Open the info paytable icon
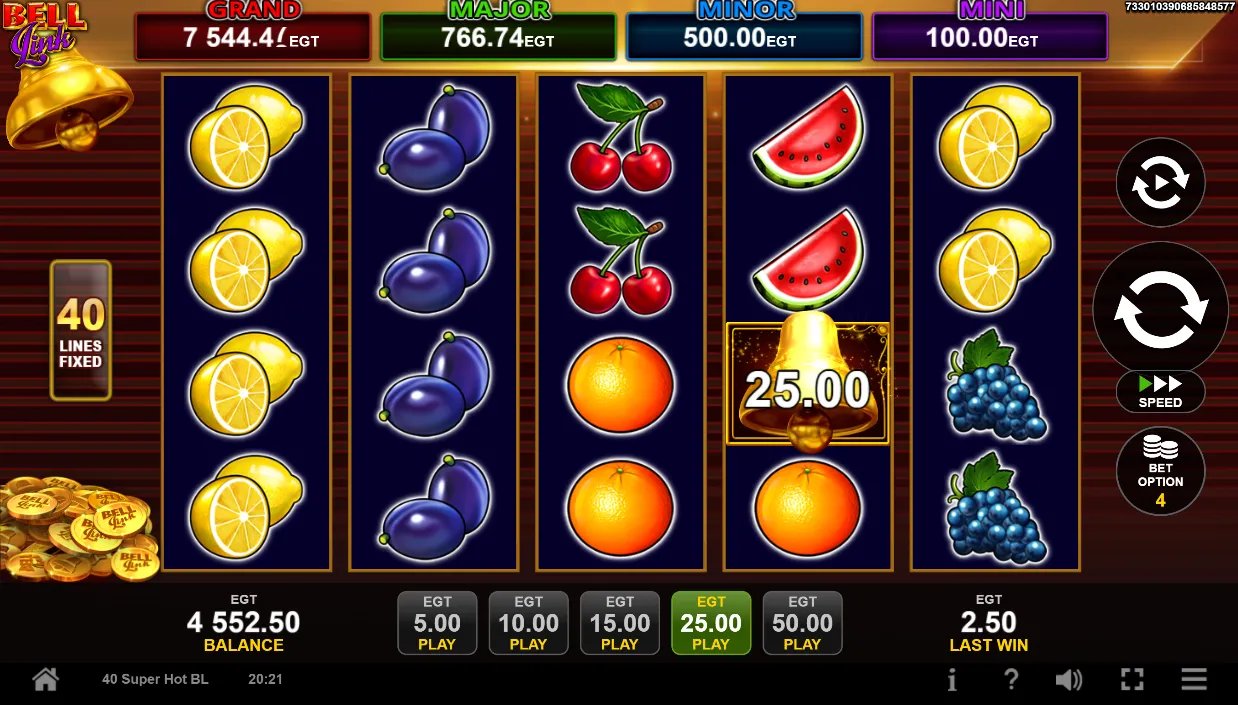 [x=952, y=680]
